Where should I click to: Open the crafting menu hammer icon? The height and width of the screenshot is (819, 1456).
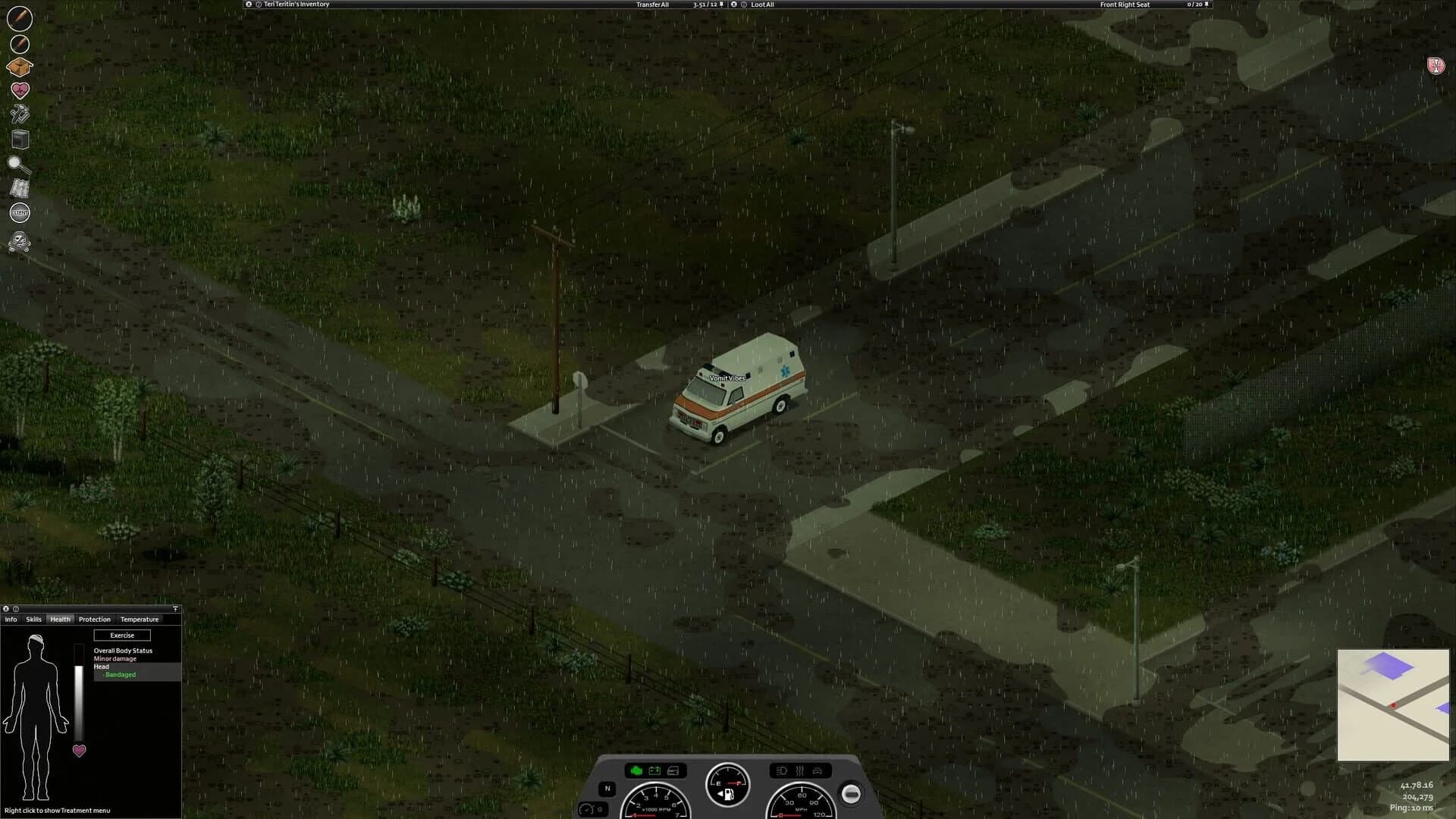tap(19, 113)
